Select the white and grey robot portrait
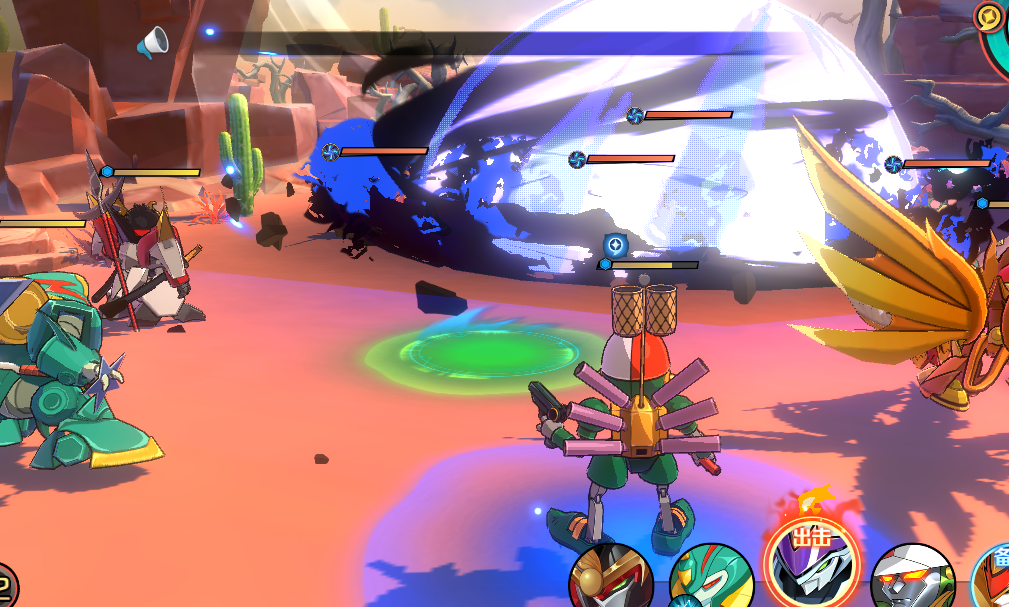 pyautogui.click(x=912, y=579)
